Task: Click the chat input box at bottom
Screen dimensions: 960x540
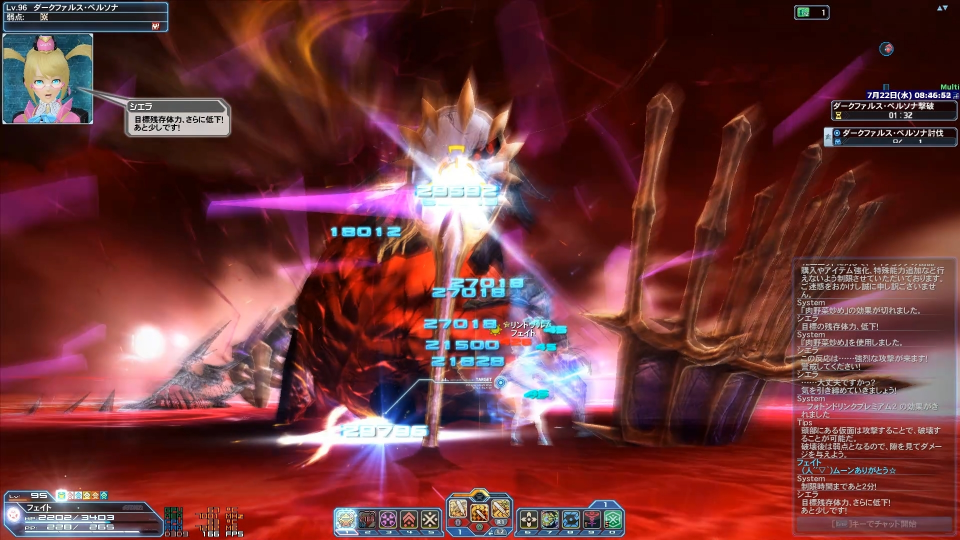Action: (875, 524)
